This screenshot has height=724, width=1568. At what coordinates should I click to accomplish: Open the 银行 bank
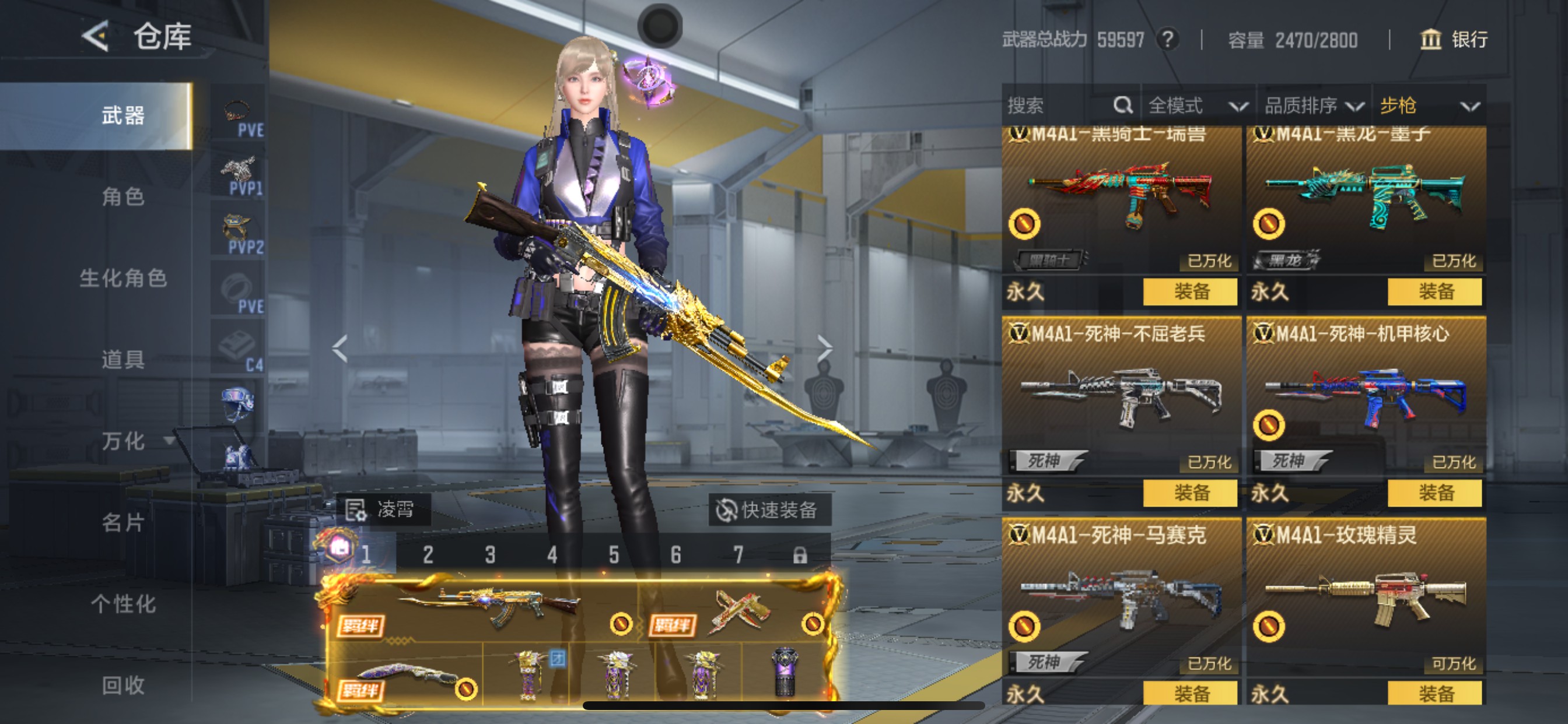(1455, 40)
